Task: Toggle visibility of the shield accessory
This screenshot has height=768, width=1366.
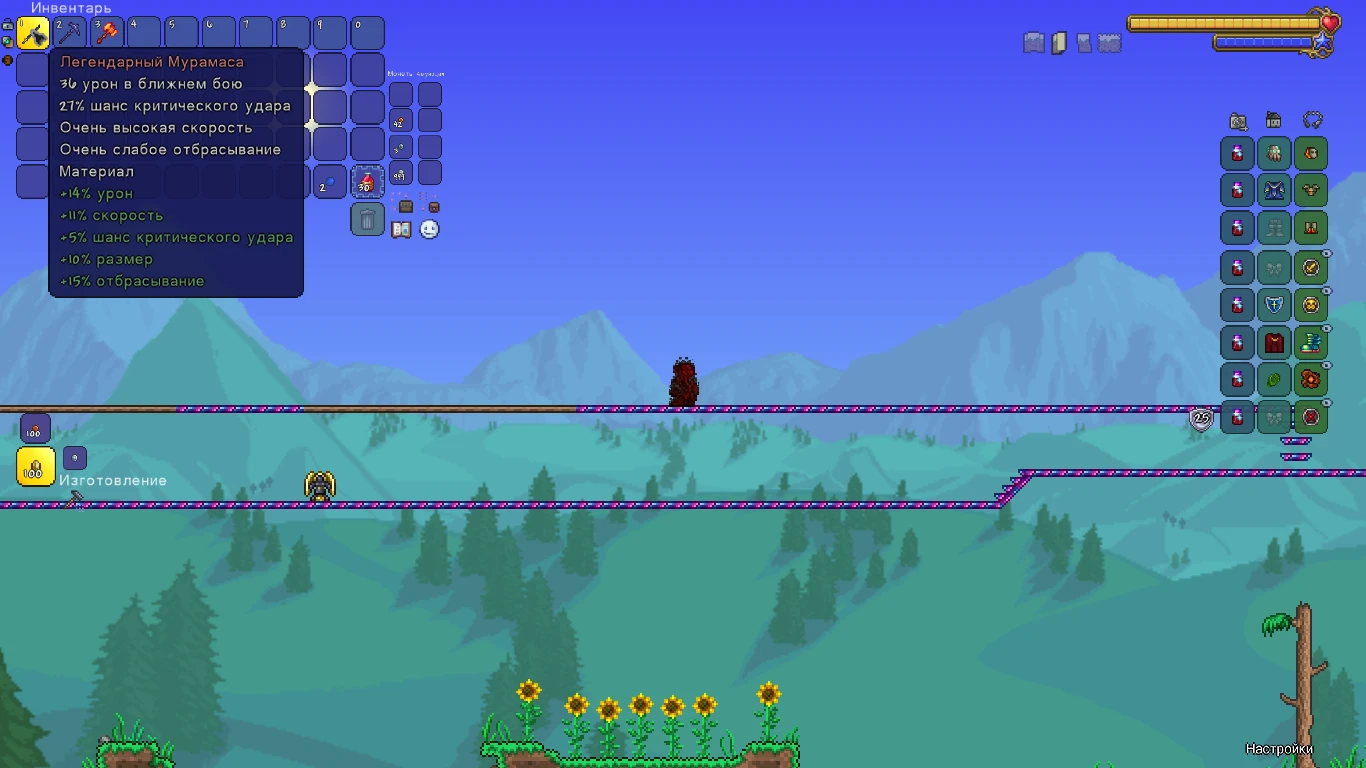Action: click(1326, 290)
